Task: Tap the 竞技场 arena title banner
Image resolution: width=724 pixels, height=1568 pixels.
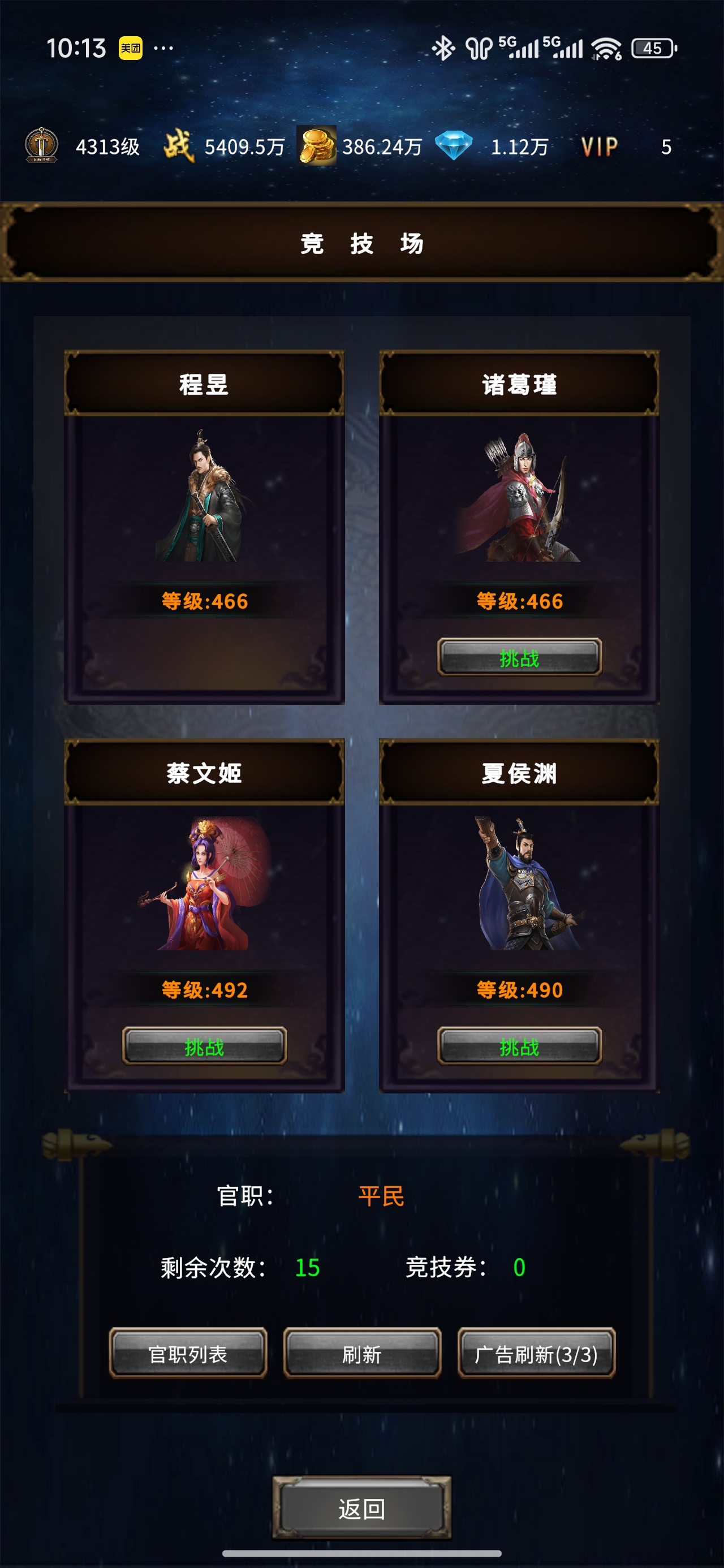Action: 361,242
